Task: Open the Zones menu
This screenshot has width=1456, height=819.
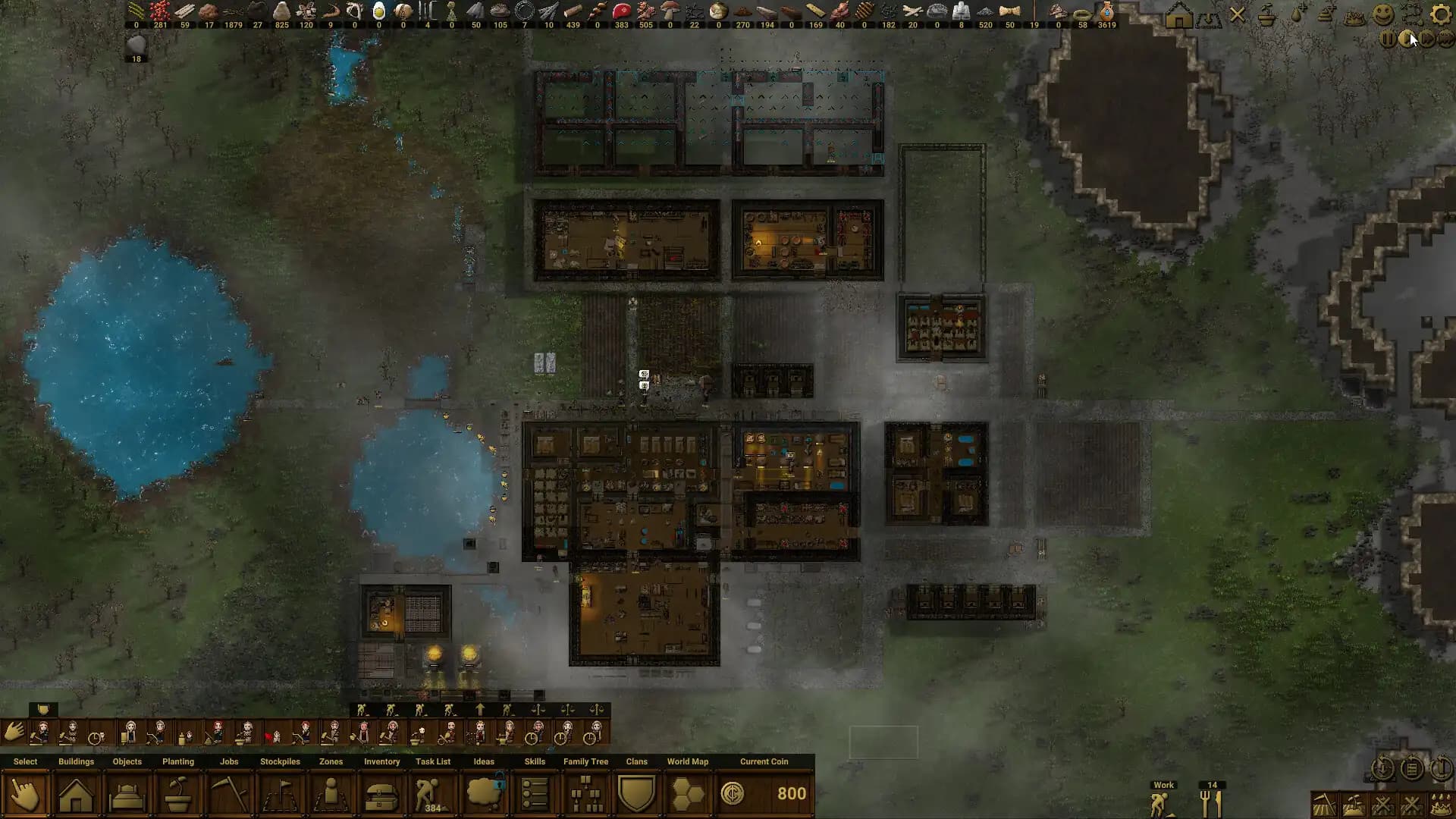Action: click(x=331, y=794)
